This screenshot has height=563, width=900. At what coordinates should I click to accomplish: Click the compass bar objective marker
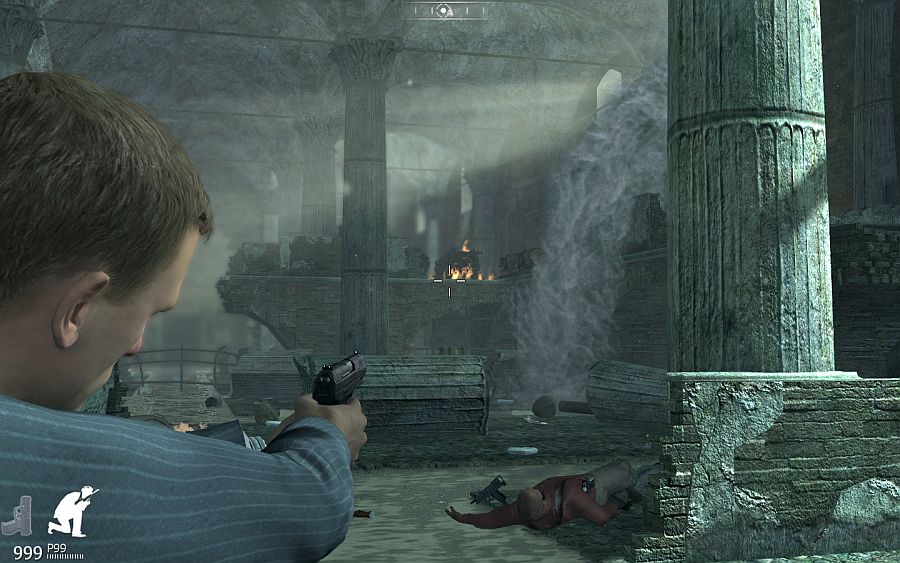444,11
